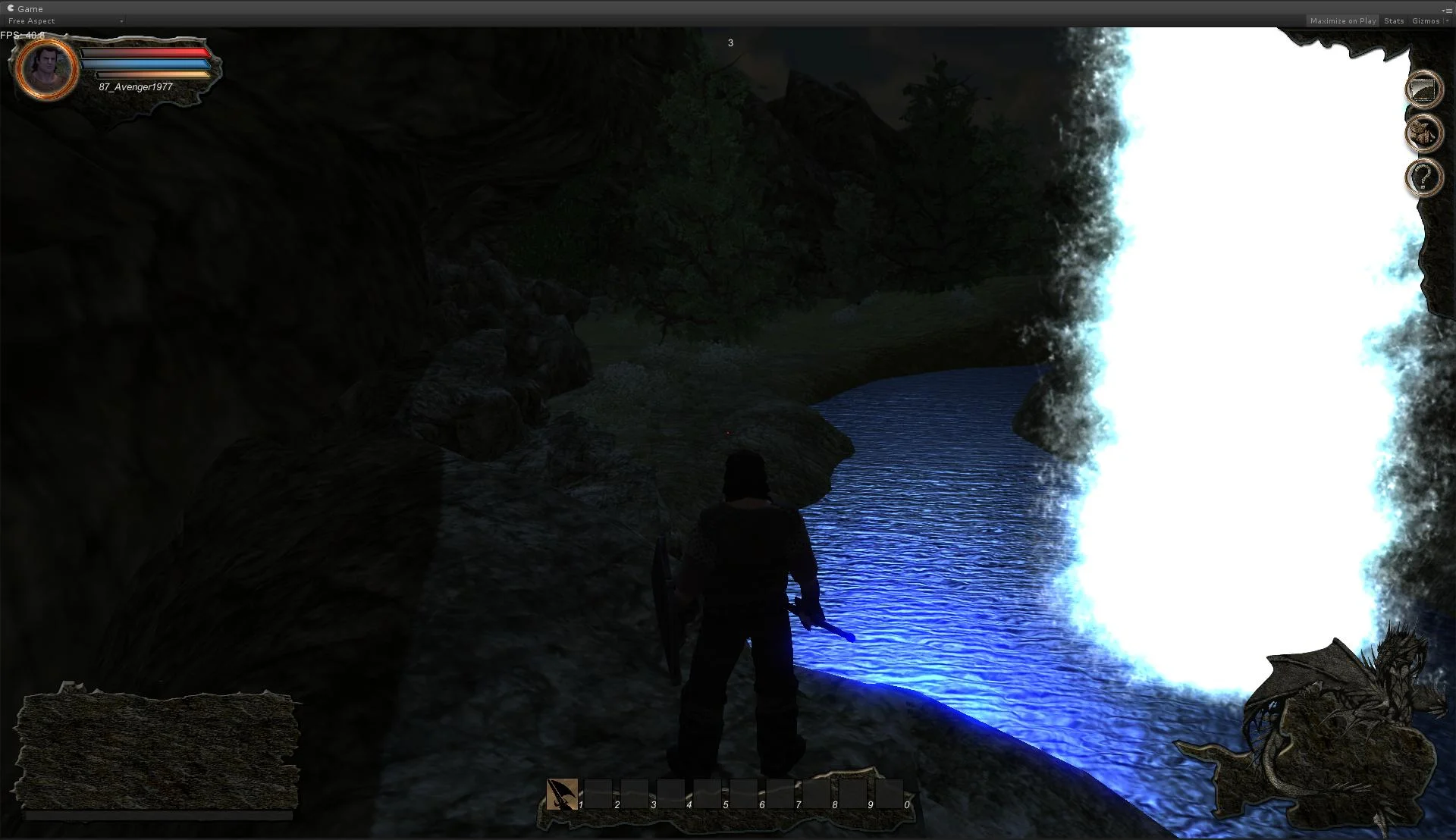Viewport: 1456px width, 840px height.
Task: Open the Game view layout dropdown arrow
Action: coord(121,21)
